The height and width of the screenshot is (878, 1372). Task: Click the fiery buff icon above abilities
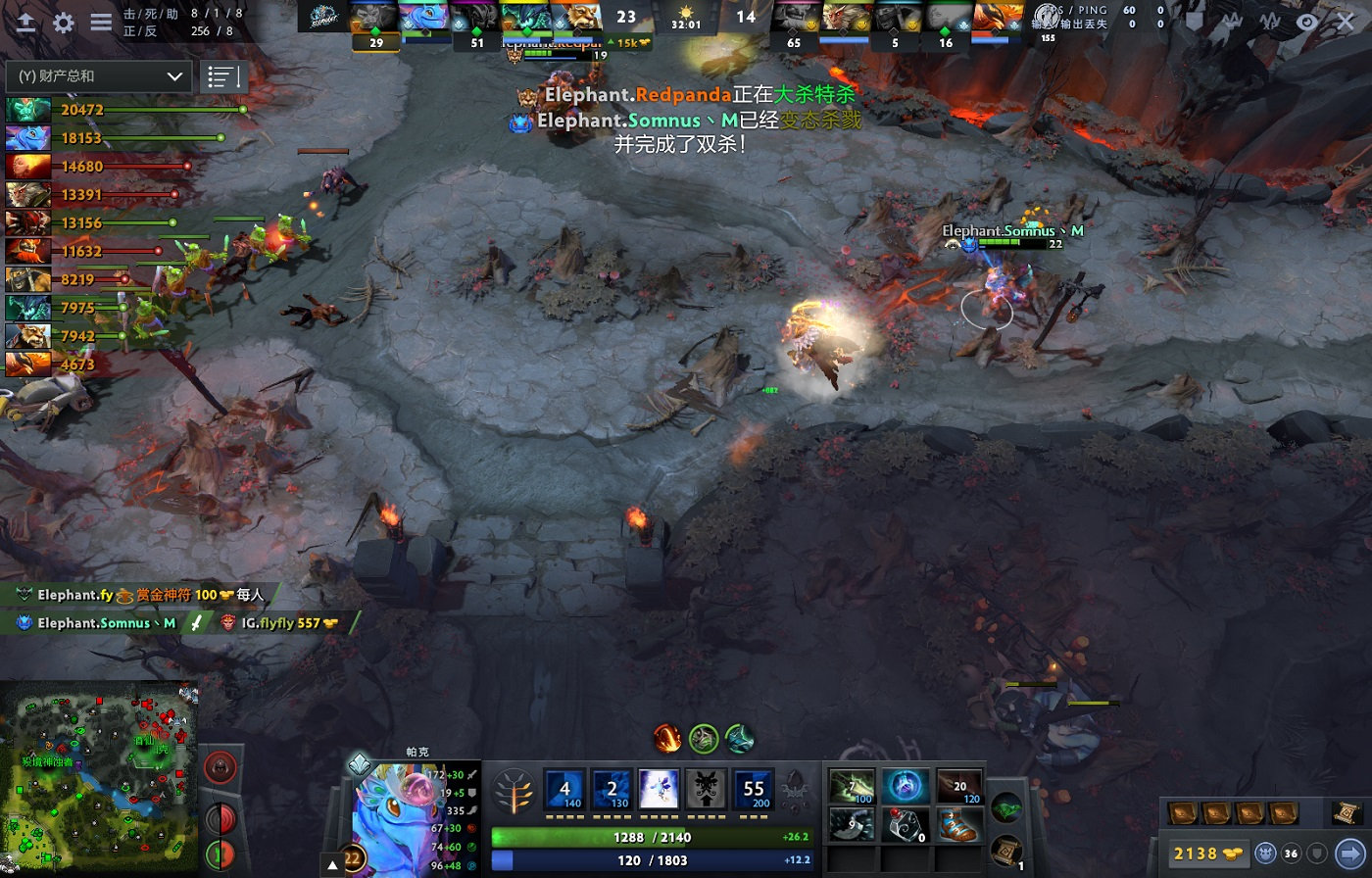tap(667, 738)
